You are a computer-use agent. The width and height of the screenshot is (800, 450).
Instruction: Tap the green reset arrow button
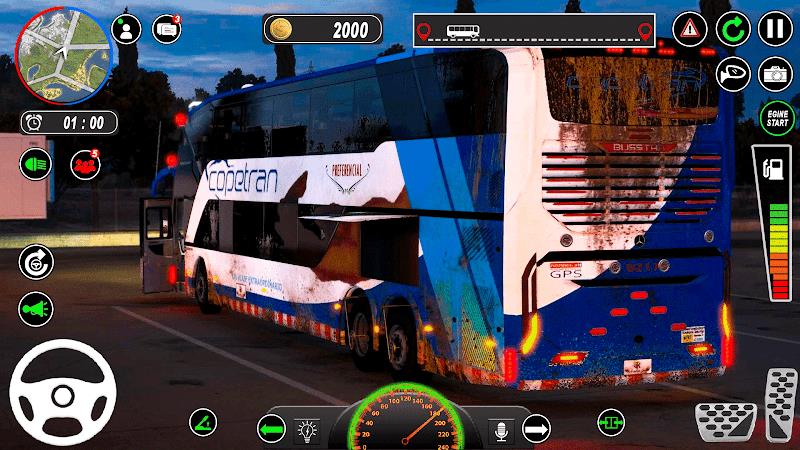pos(734,29)
